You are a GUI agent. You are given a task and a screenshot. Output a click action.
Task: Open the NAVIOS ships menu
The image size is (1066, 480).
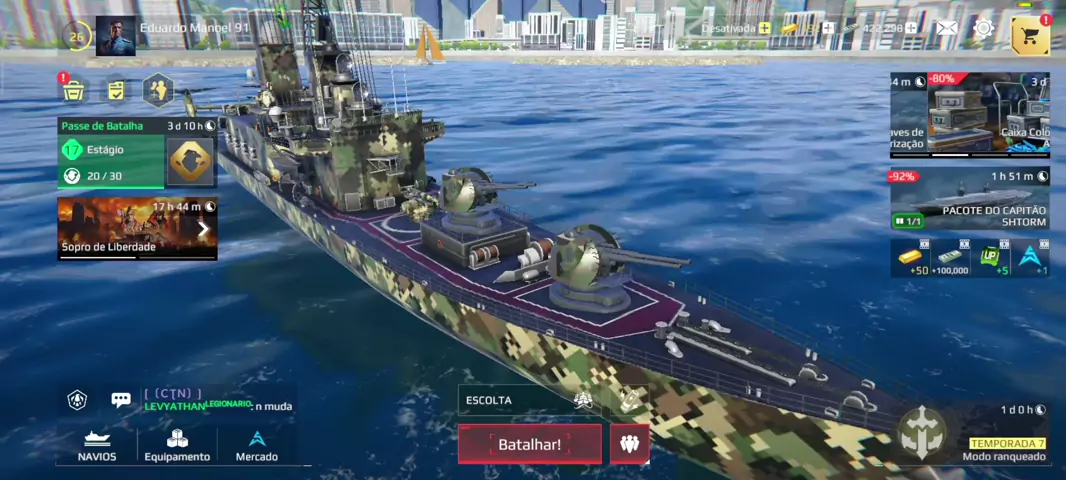point(97,445)
